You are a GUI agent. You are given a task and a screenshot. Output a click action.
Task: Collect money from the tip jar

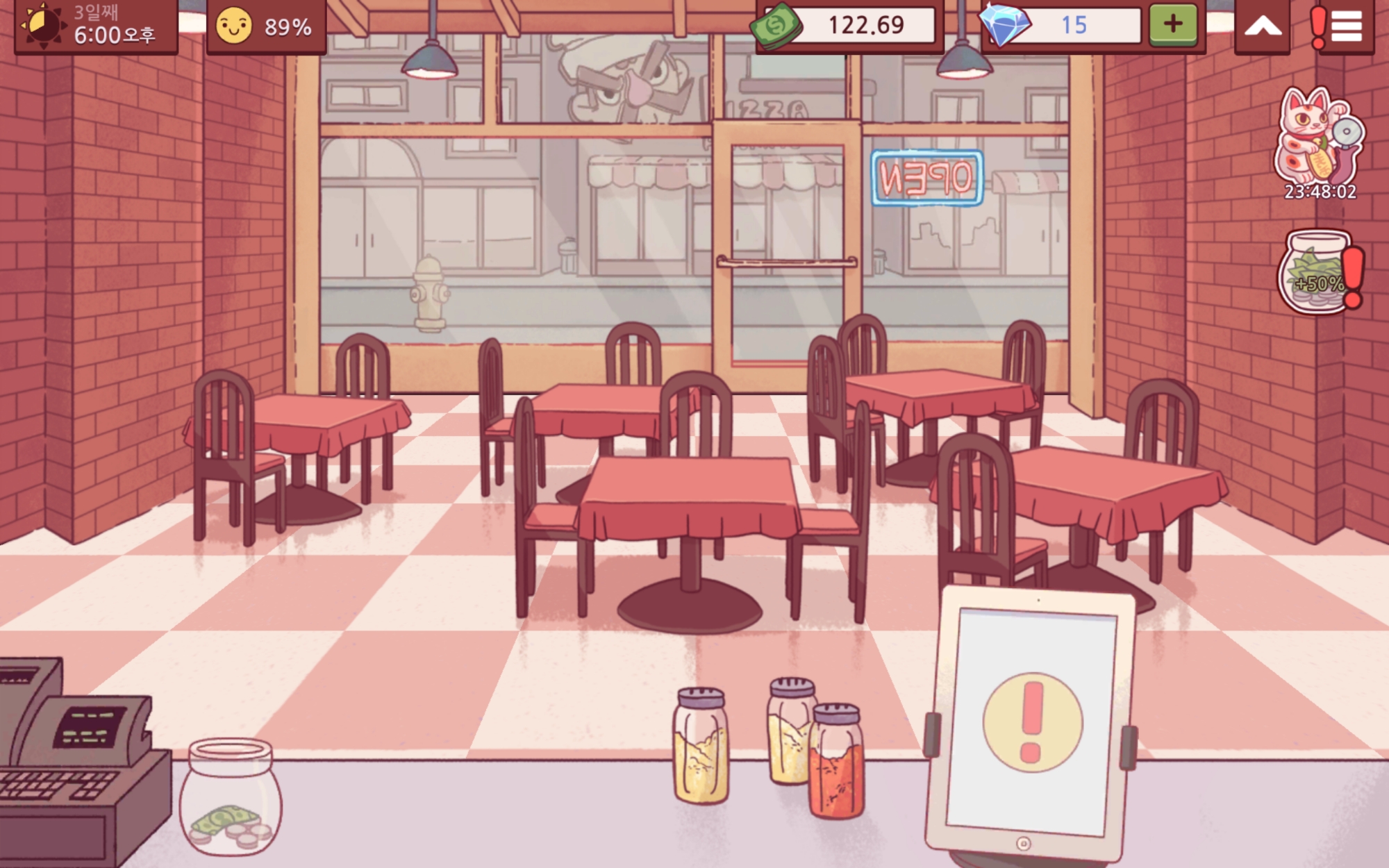(230, 797)
